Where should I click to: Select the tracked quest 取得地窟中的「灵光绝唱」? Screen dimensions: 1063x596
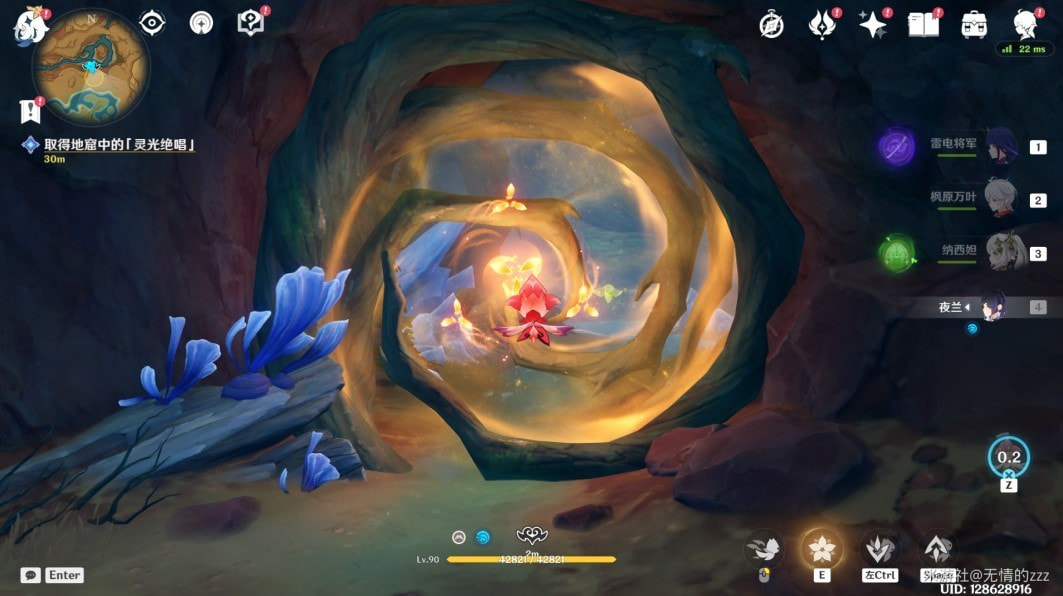[118, 145]
